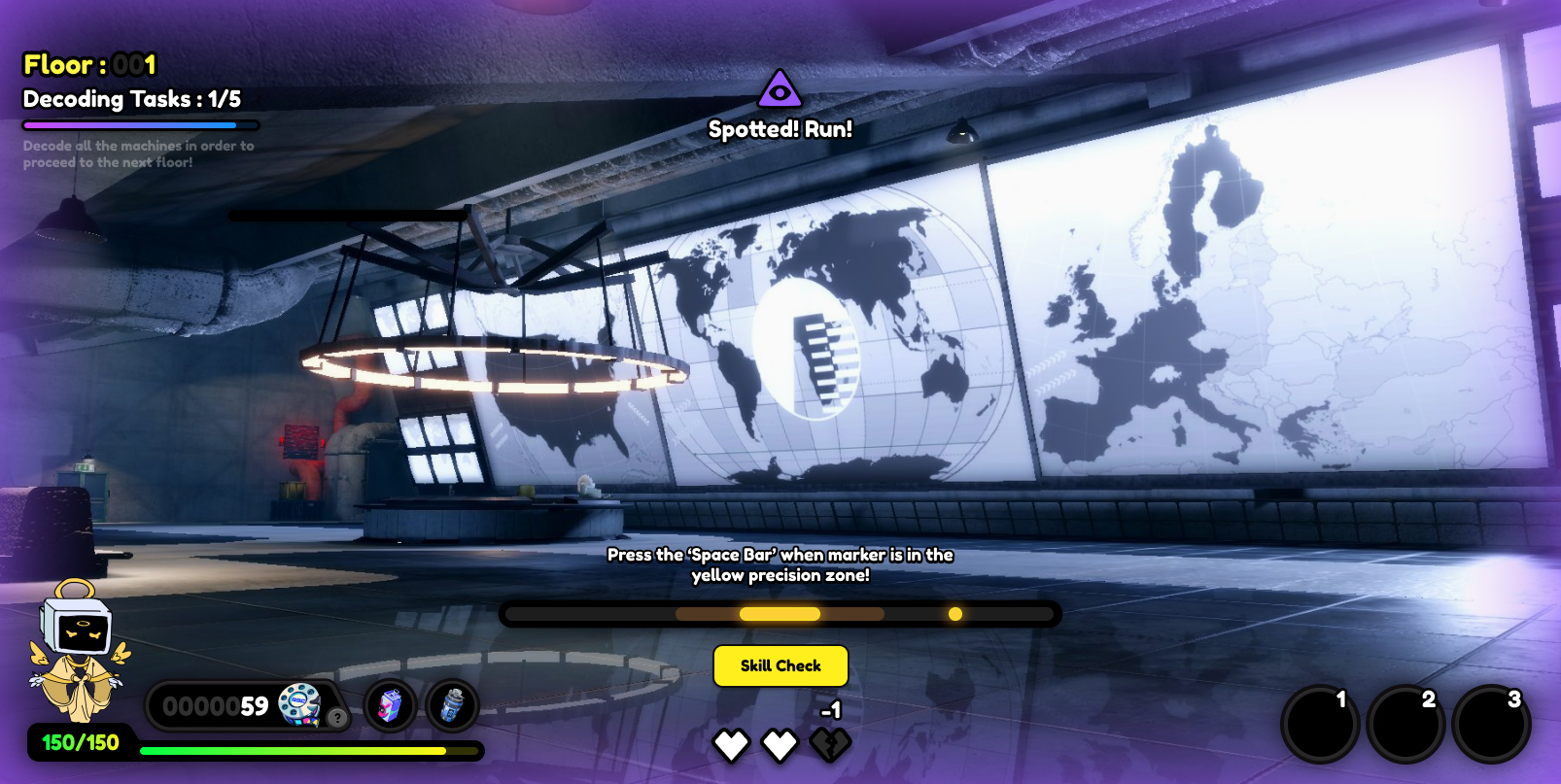1561x784 pixels.
Task: Open the question mark help beside the tape counter
Action: pos(336,718)
